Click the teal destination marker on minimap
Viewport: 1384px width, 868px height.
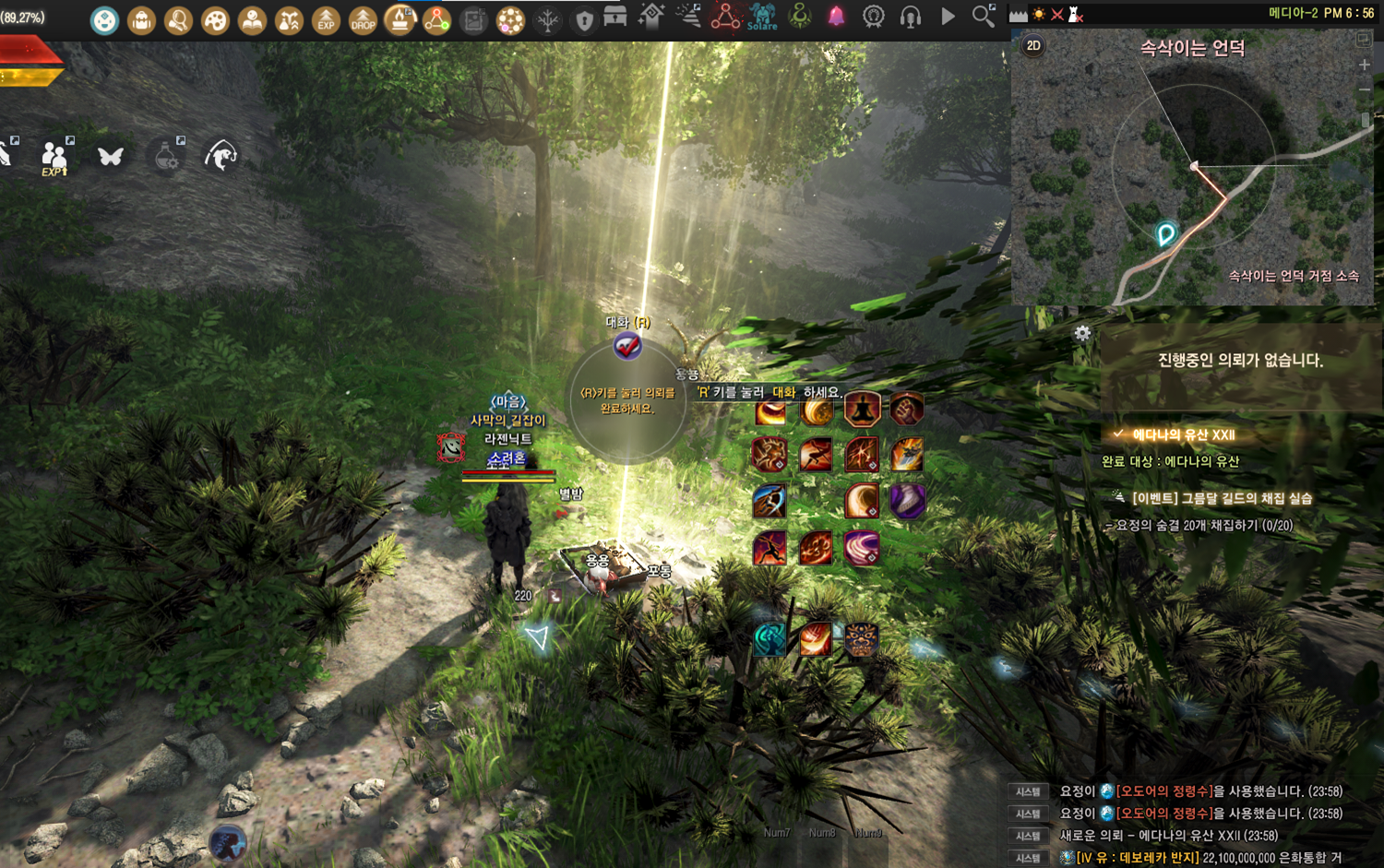tap(1166, 232)
